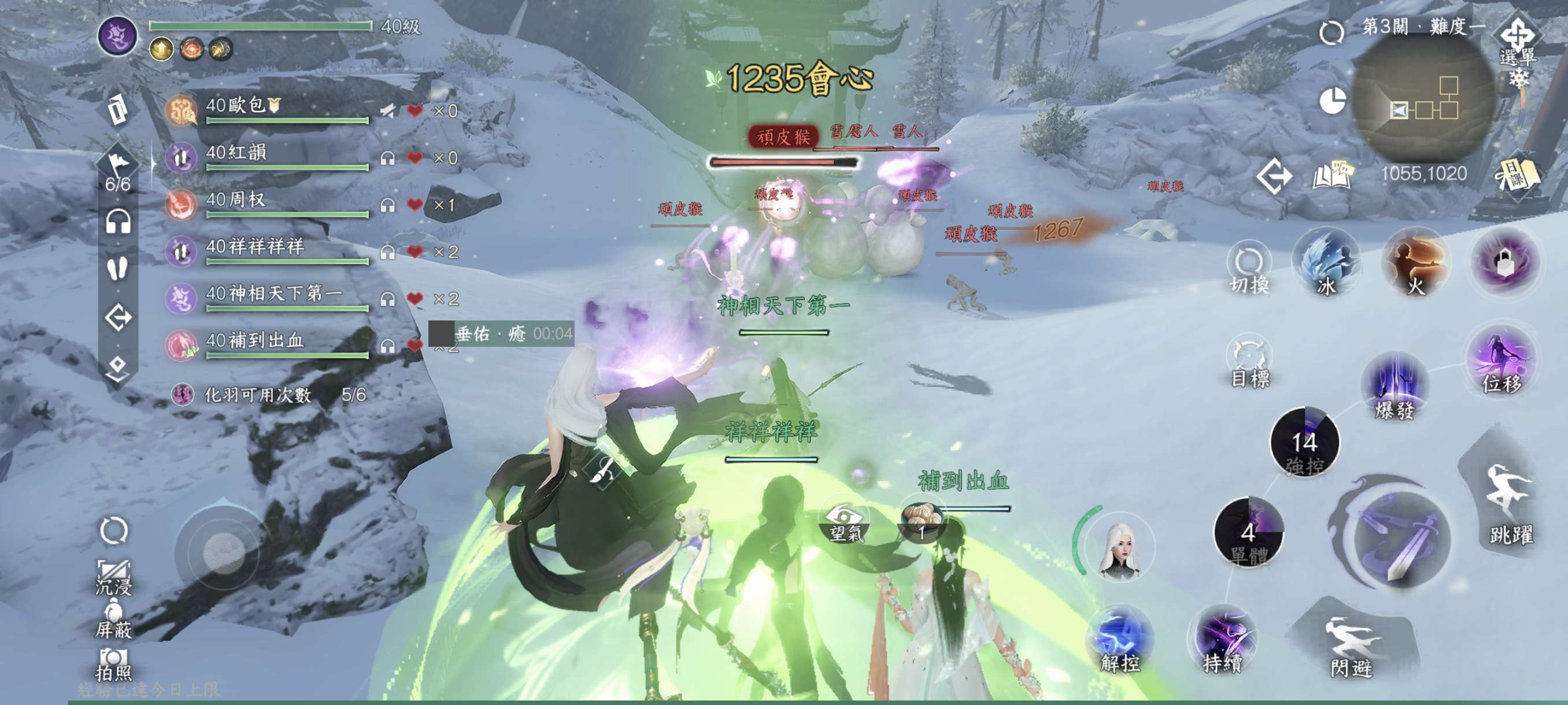Open the 拍照 photo mode

[114, 664]
